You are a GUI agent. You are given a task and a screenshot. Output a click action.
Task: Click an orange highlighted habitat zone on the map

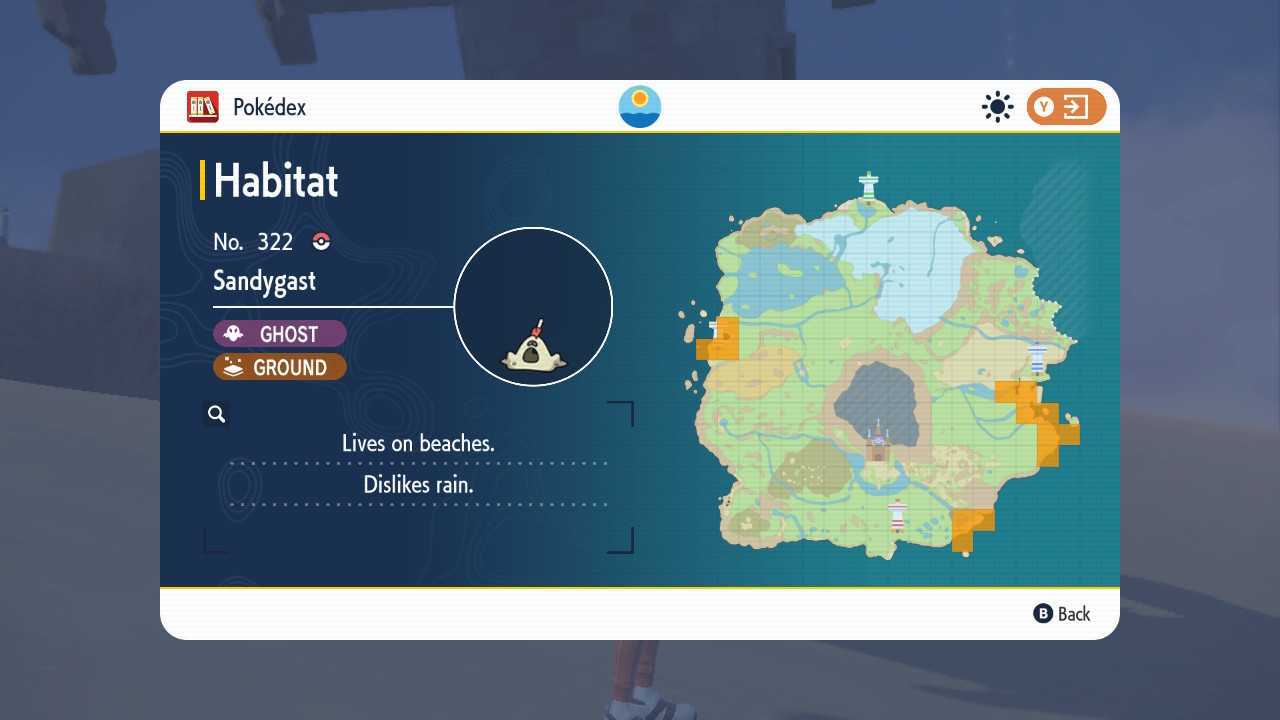pos(1030,410)
